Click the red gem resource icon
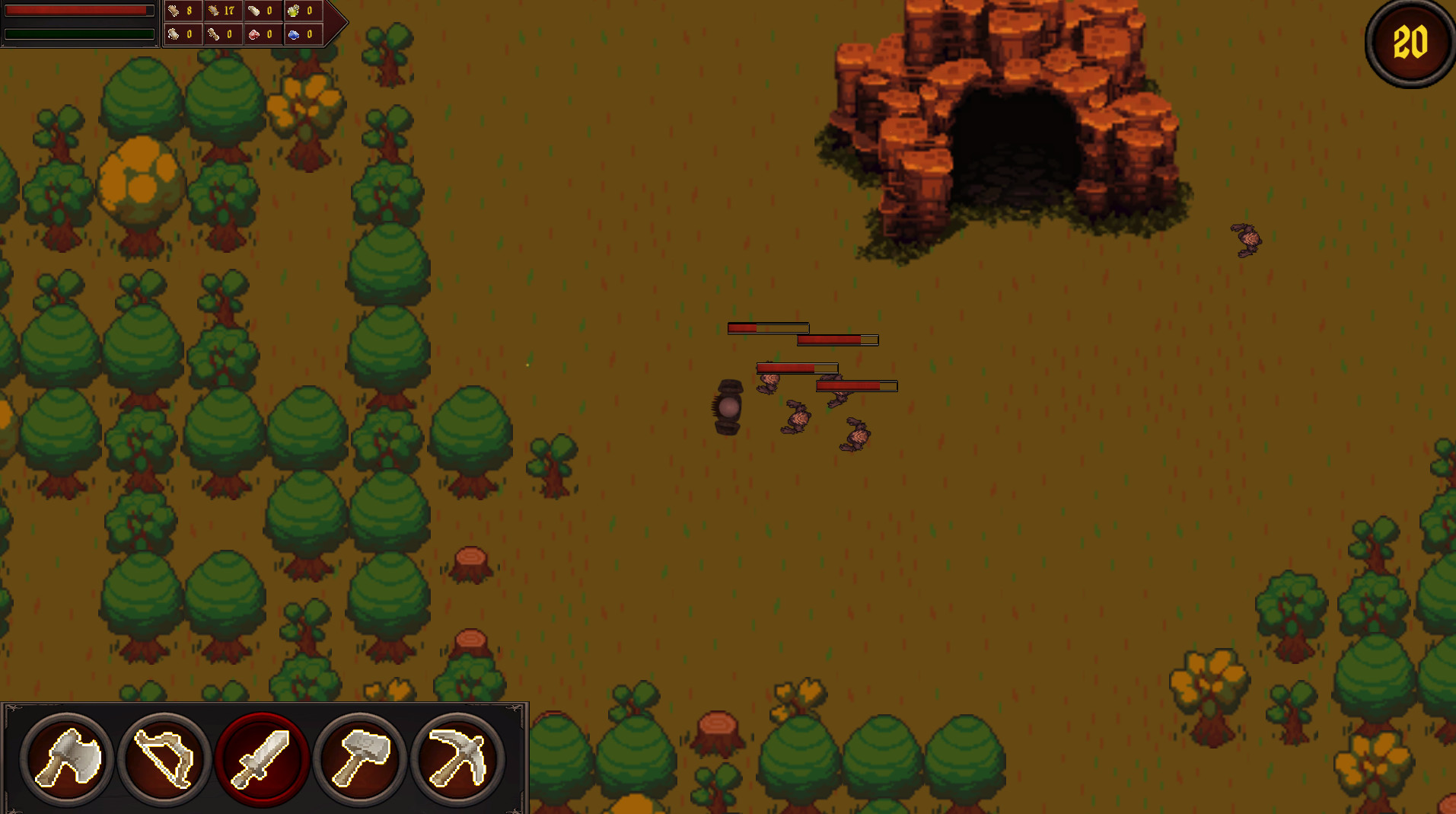This screenshot has height=814, width=1456. [x=252, y=34]
